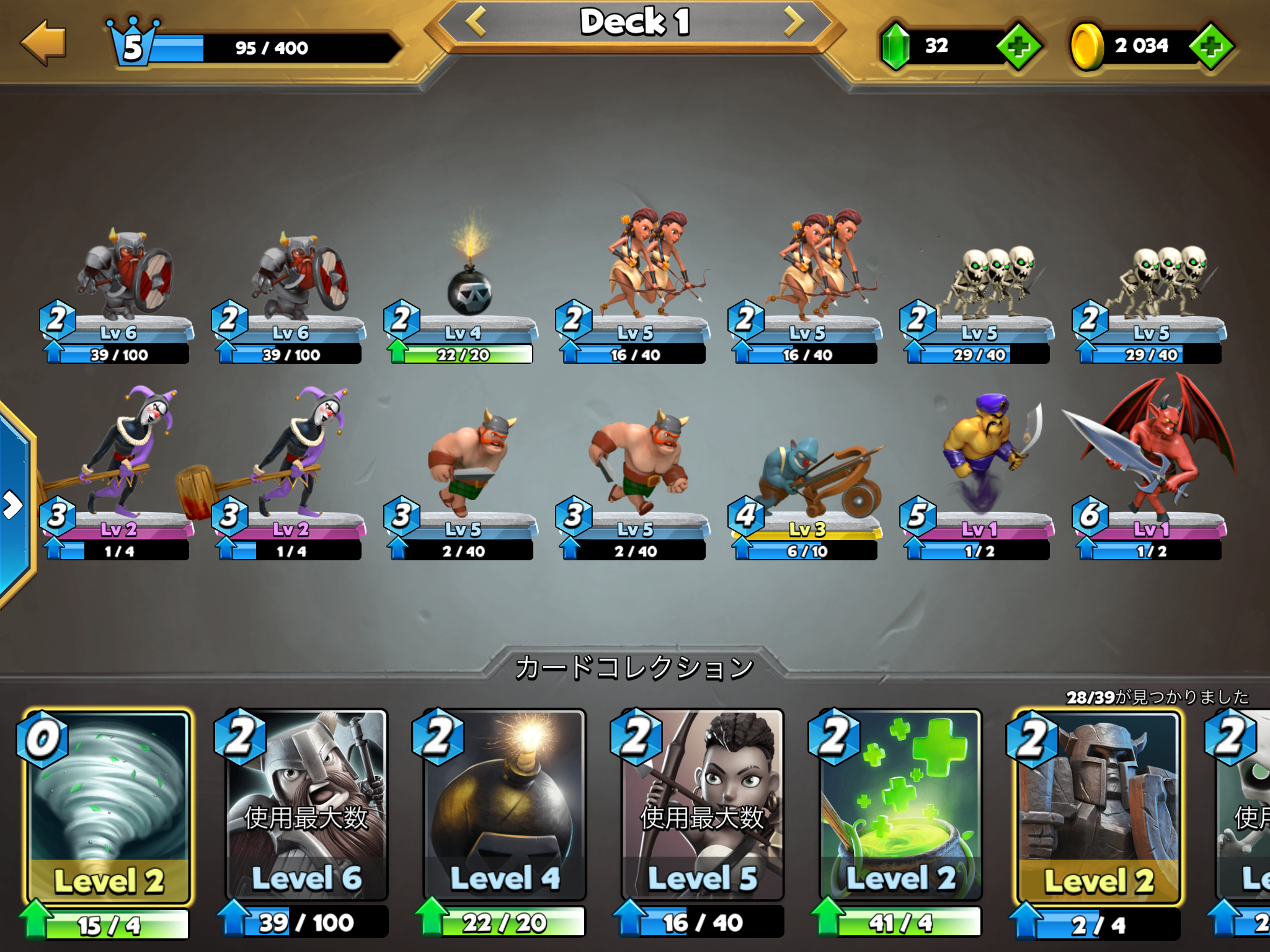Switch to the next deck

[793, 22]
